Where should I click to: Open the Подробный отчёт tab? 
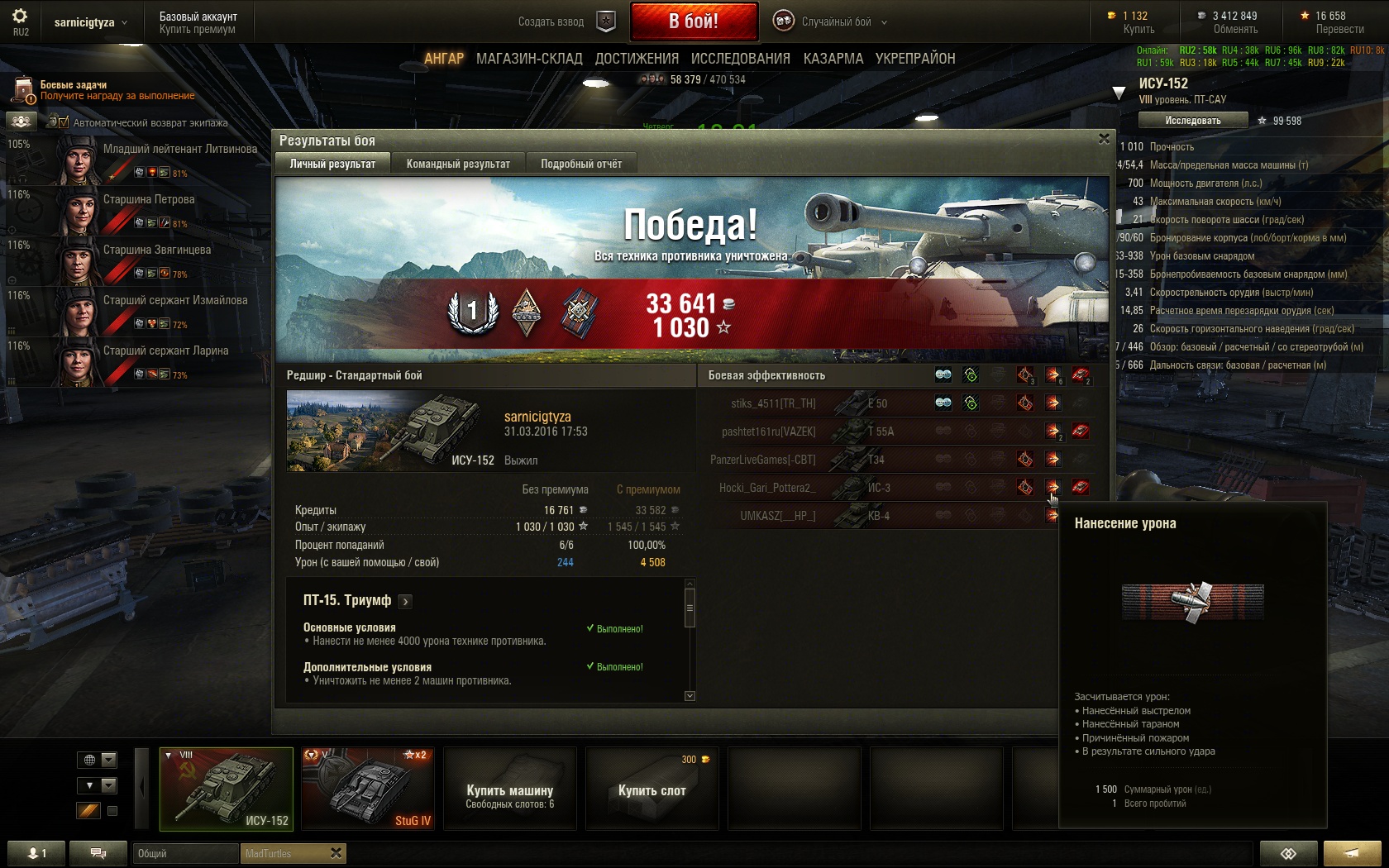pos(581,164)
